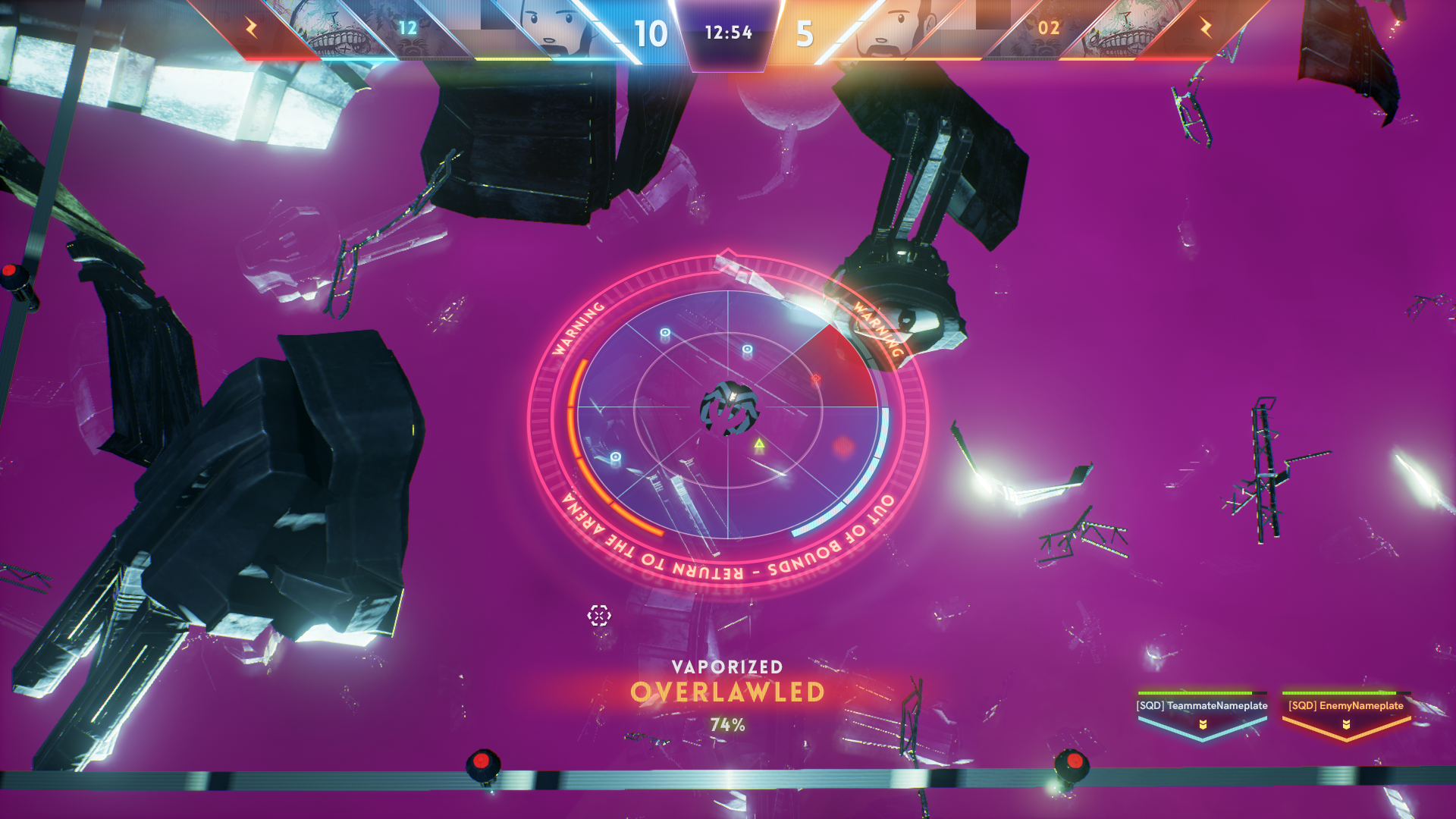Click the EnemyNameplate badge
This screenshot has width=1456, height=819.
tap(1346, 714)
